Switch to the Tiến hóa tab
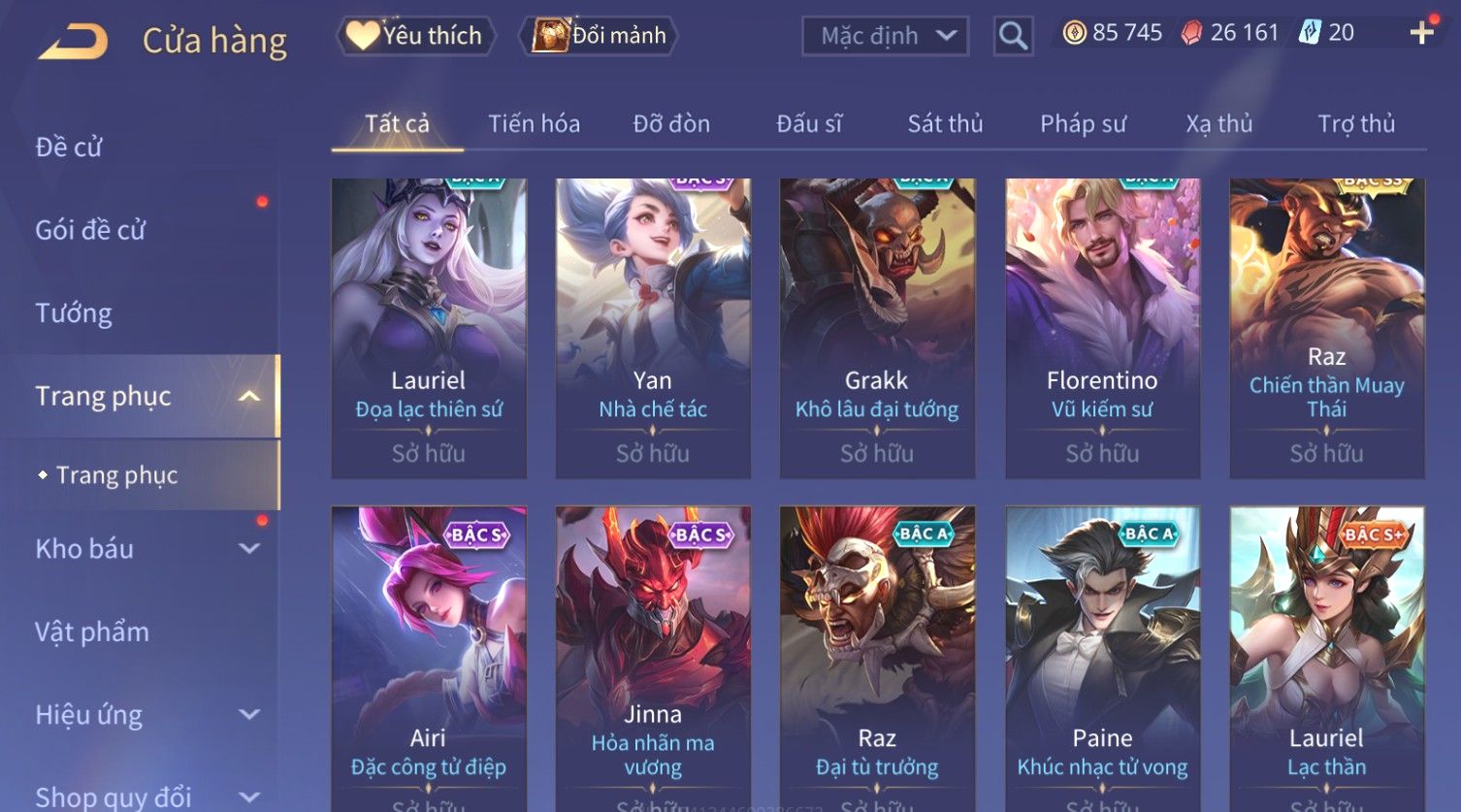 click(534, 124)
